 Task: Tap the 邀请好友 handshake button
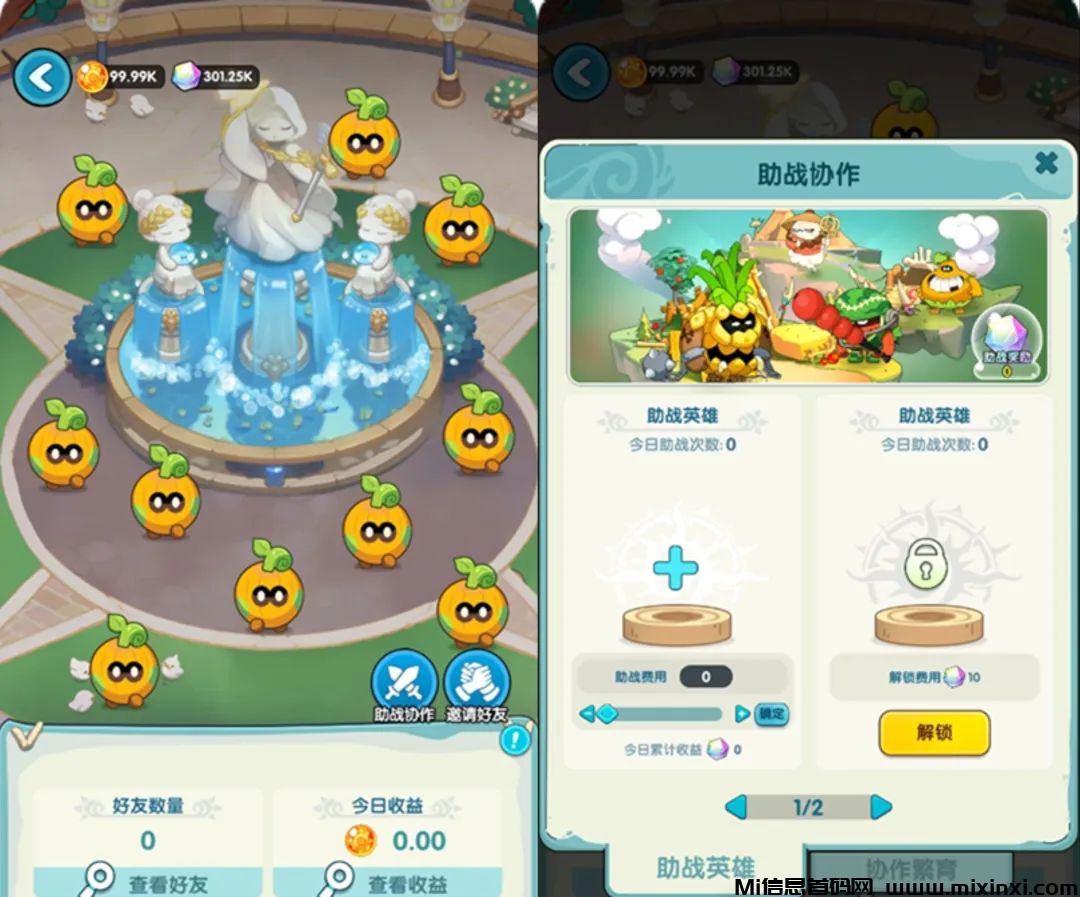coord(477,683)
